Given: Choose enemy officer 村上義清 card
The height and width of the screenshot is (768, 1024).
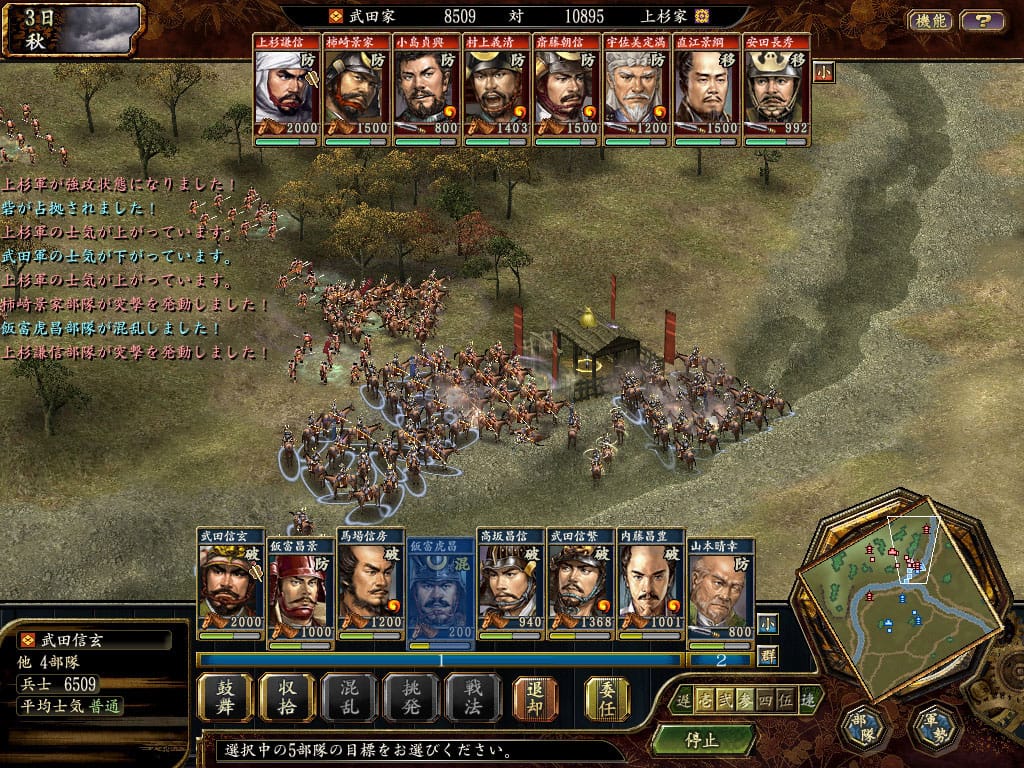Looking at the screenshot, I should point(496,92).
